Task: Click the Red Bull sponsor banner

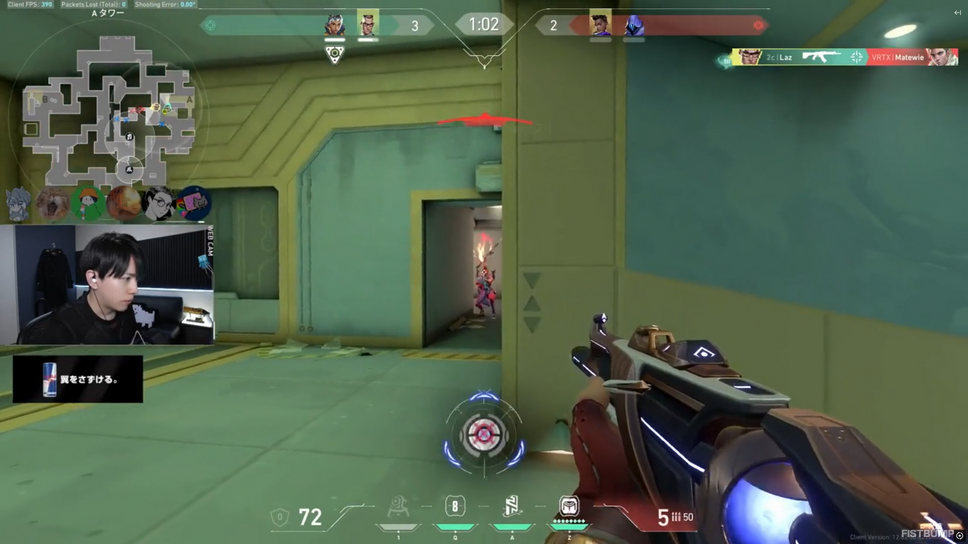Action: pyautogui.click(x=78, y=380)
